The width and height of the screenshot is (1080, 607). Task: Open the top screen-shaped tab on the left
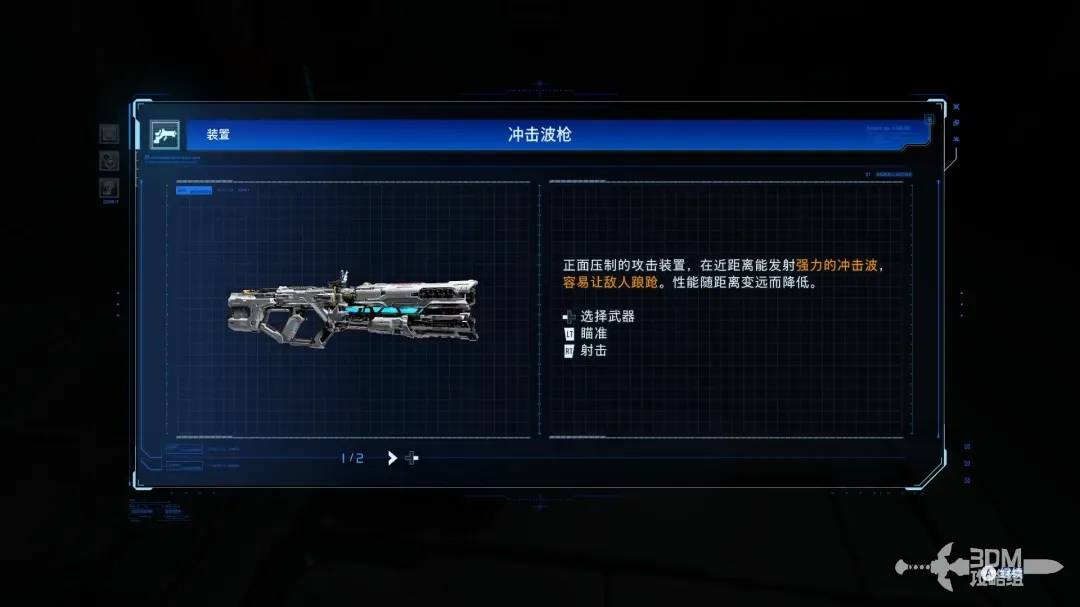(109, 134)
